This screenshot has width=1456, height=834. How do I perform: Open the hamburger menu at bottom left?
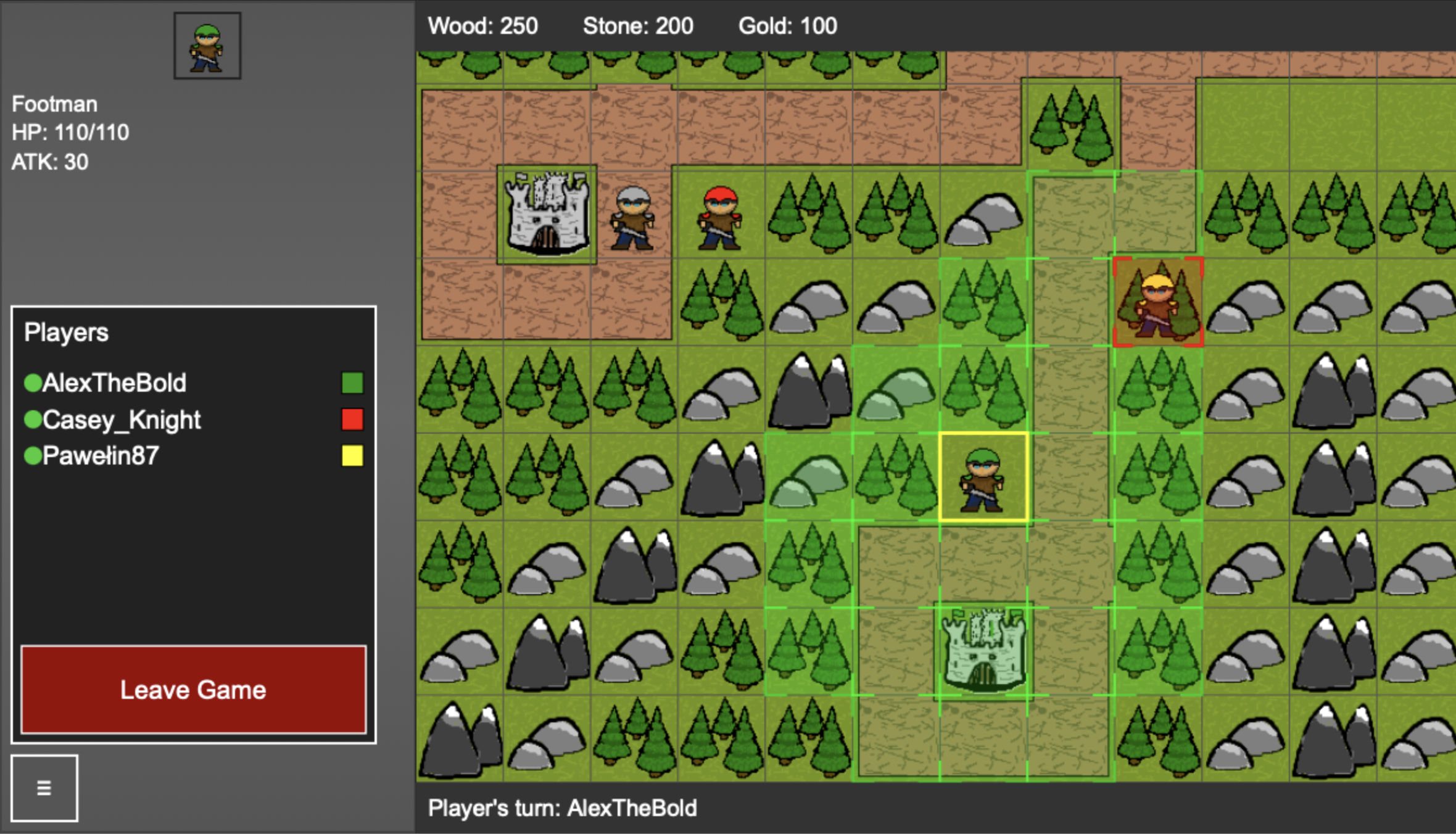click(44, 787)
